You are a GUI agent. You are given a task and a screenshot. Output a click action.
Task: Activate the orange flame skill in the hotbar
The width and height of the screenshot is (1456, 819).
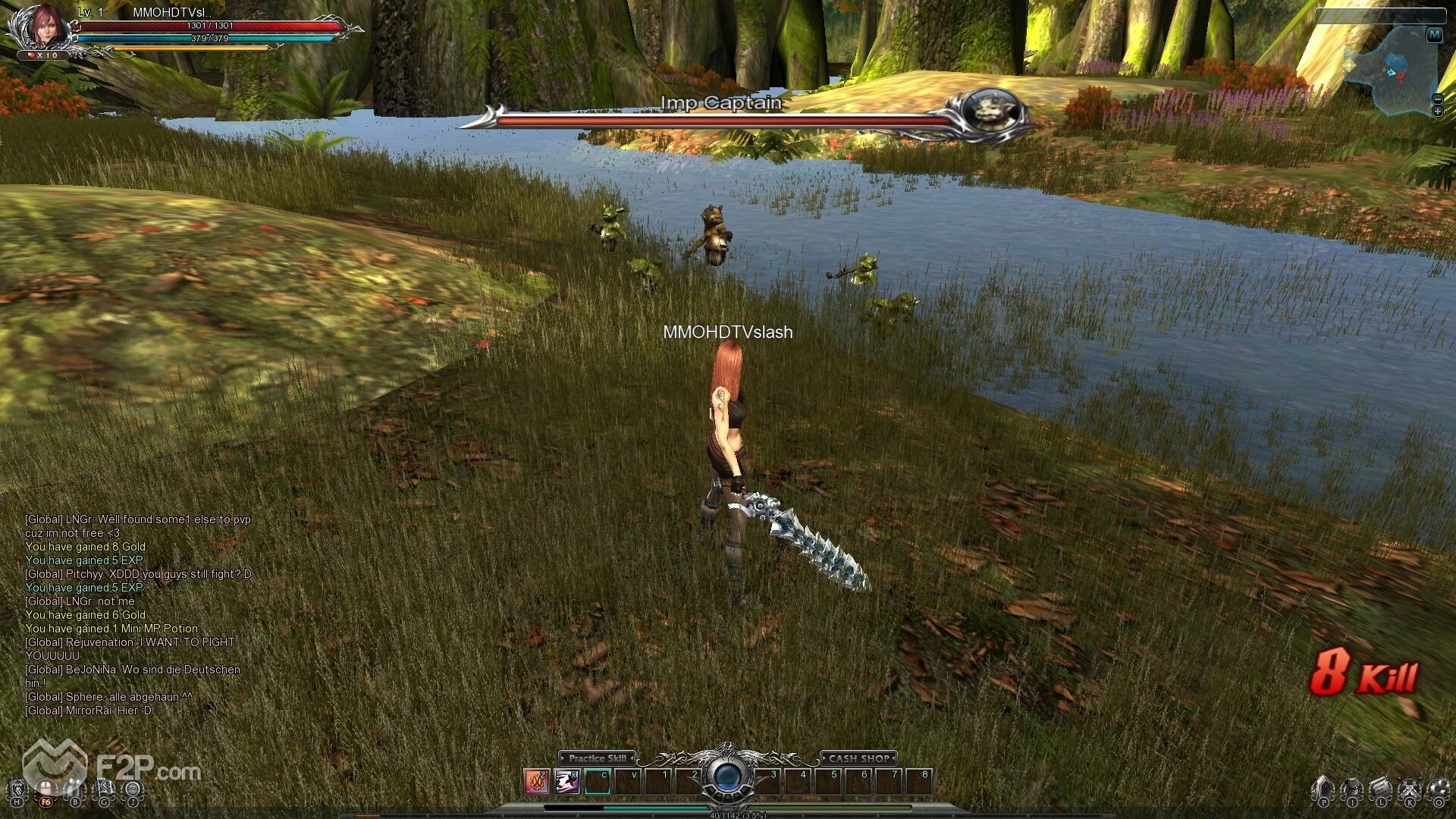[536, 780]
